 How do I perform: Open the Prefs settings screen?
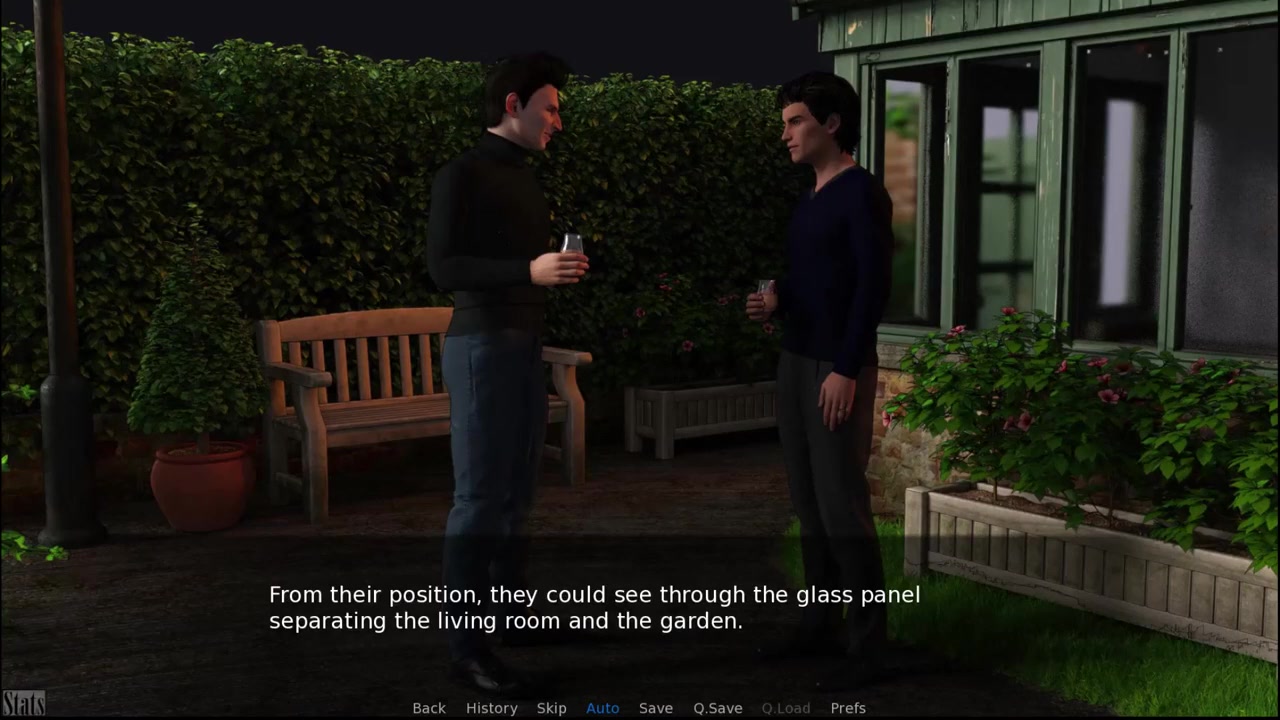tap(848, 708)
